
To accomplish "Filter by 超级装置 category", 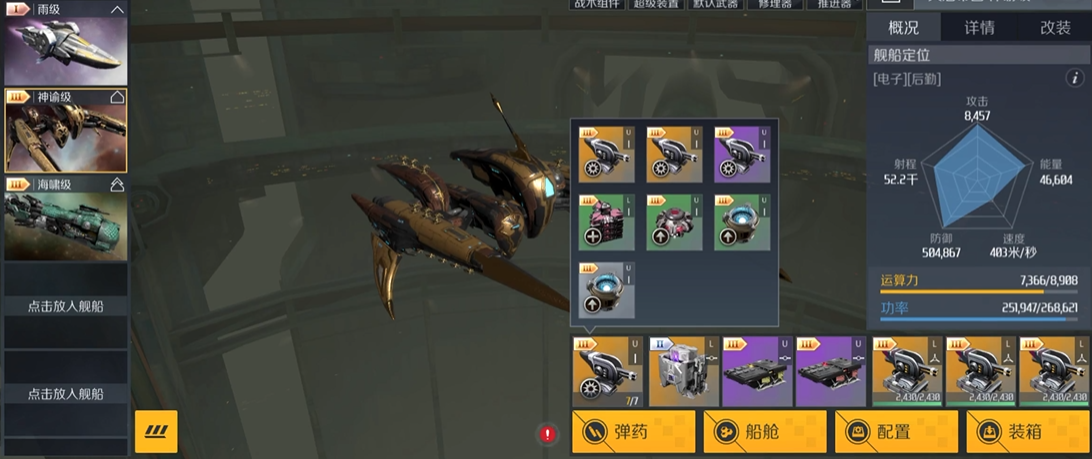I will [x=656, y=4].
